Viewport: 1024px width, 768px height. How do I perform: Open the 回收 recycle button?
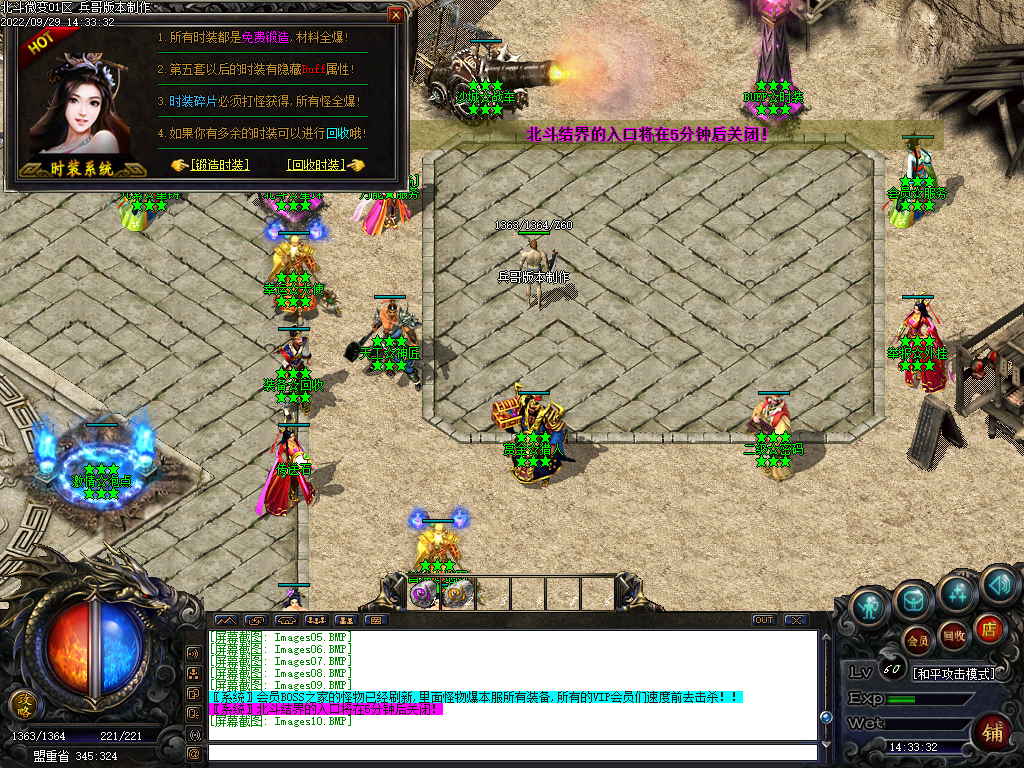pyautogui.click(x=954, y=635)
